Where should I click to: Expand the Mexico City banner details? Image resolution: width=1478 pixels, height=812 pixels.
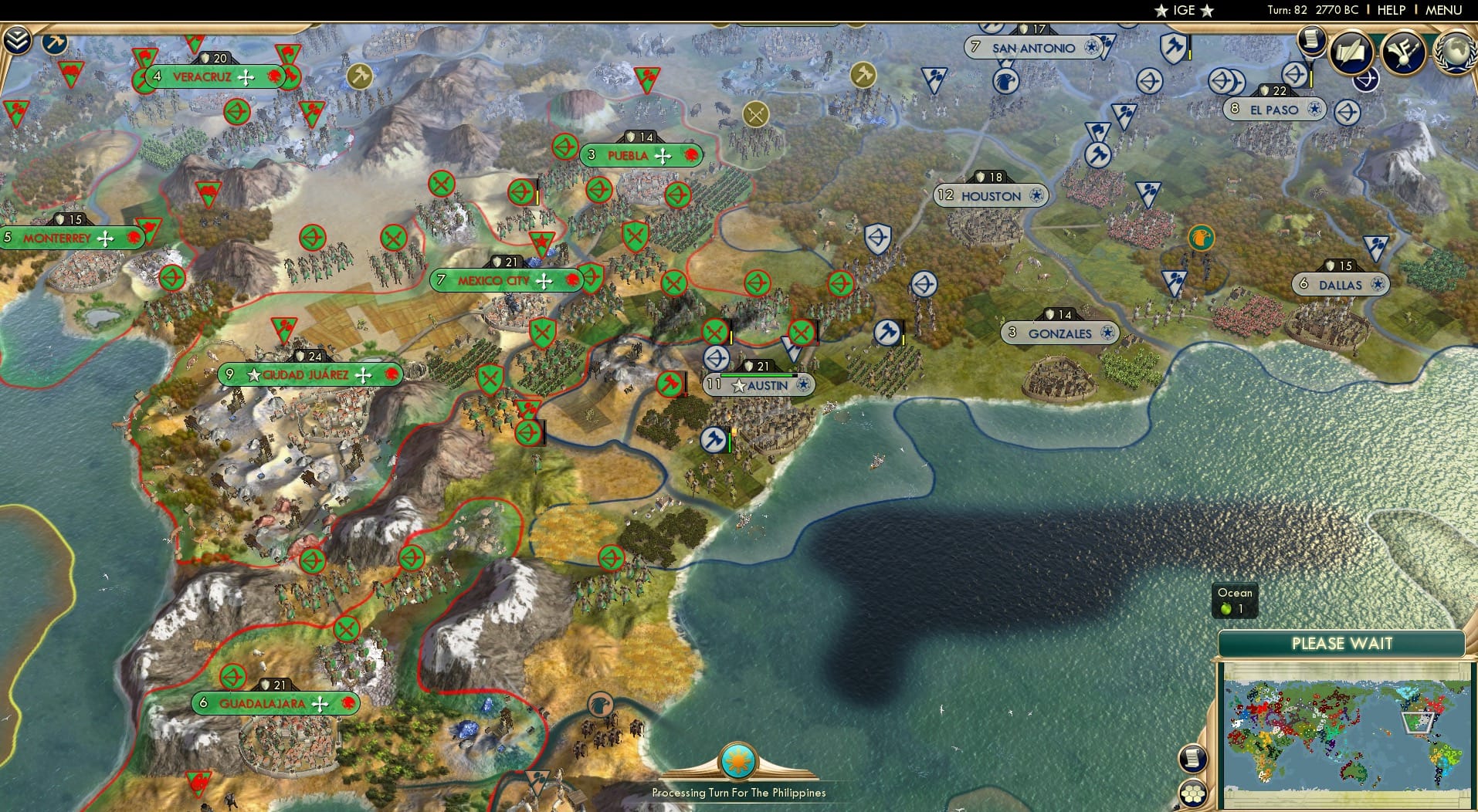pos(494,281)
